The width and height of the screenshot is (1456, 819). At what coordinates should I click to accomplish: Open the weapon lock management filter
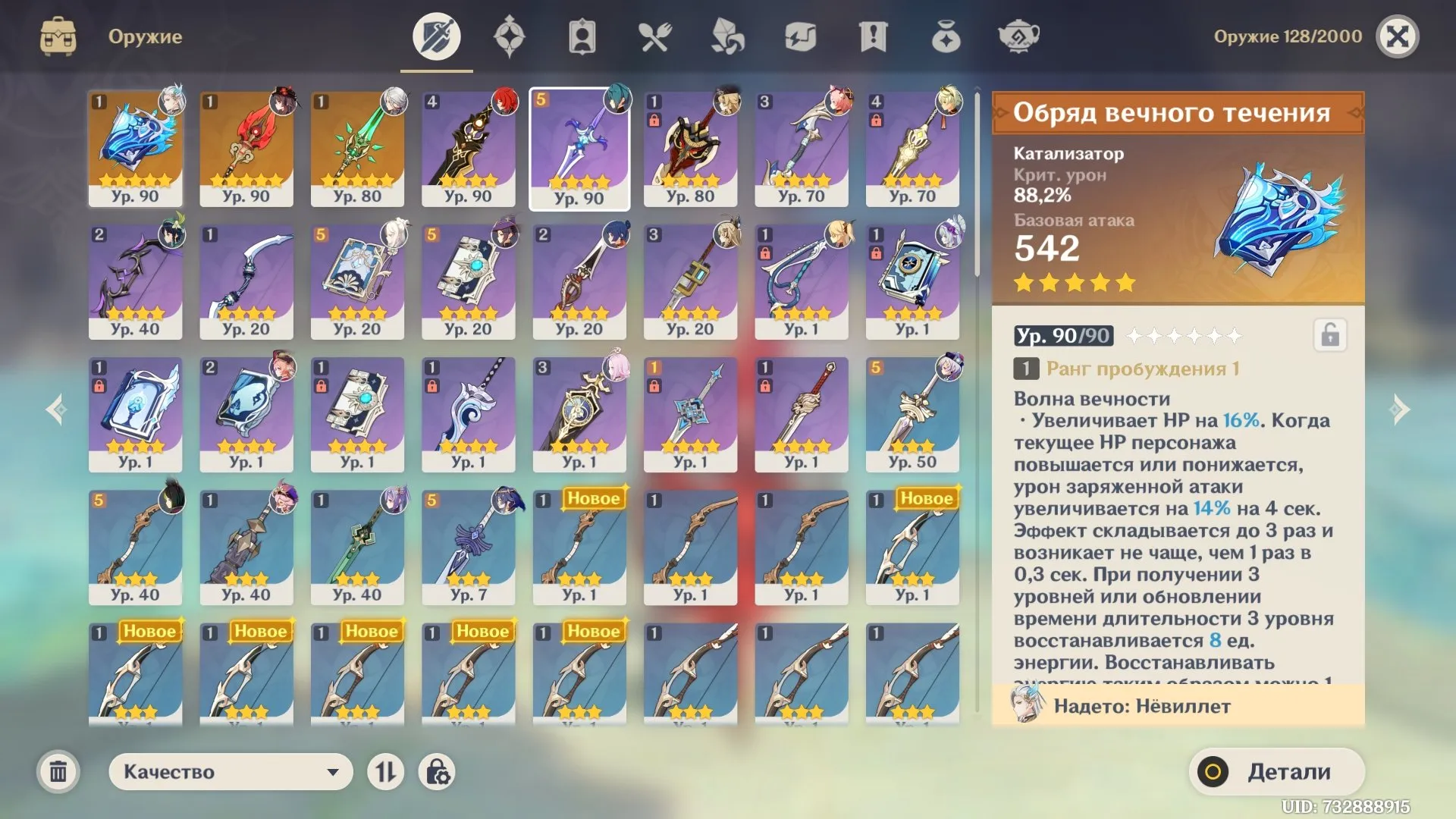click(438, 771)
